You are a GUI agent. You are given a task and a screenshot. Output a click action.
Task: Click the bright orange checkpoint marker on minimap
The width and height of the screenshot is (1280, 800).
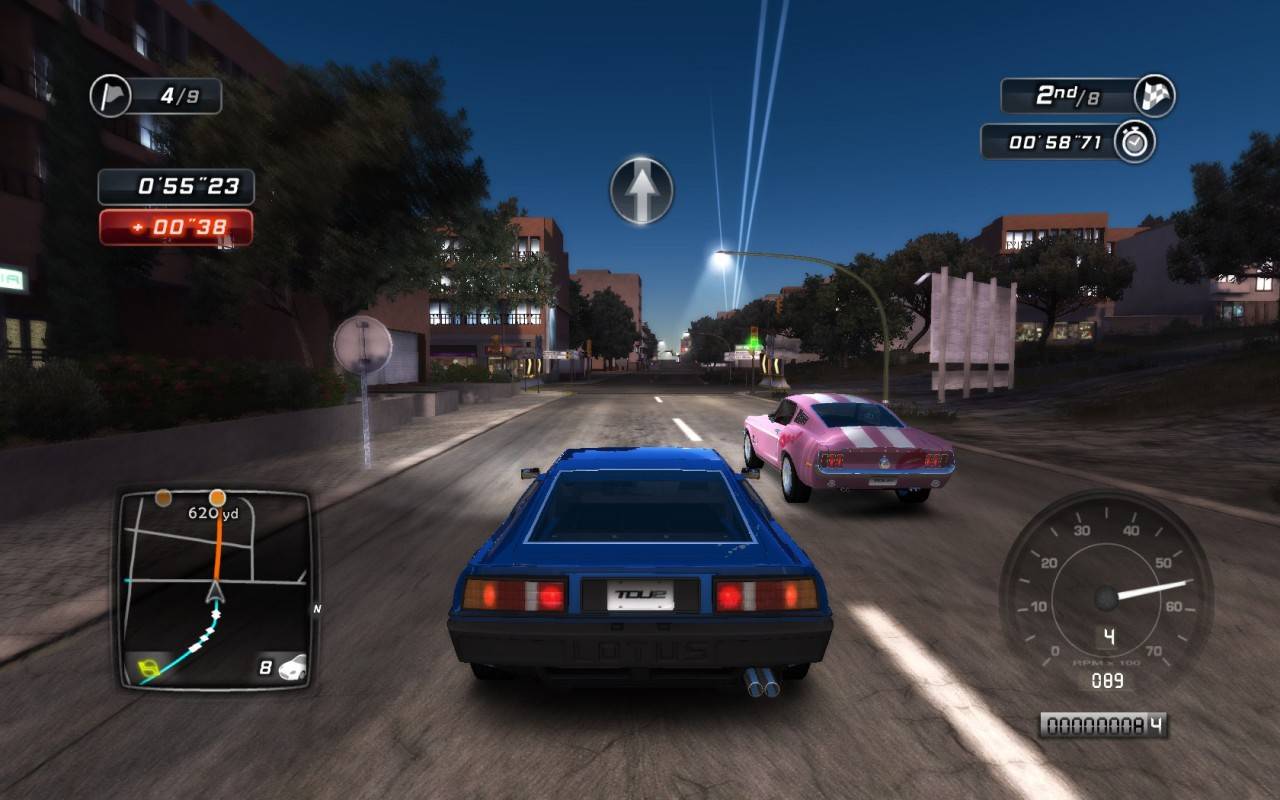[x=217, y=497]
